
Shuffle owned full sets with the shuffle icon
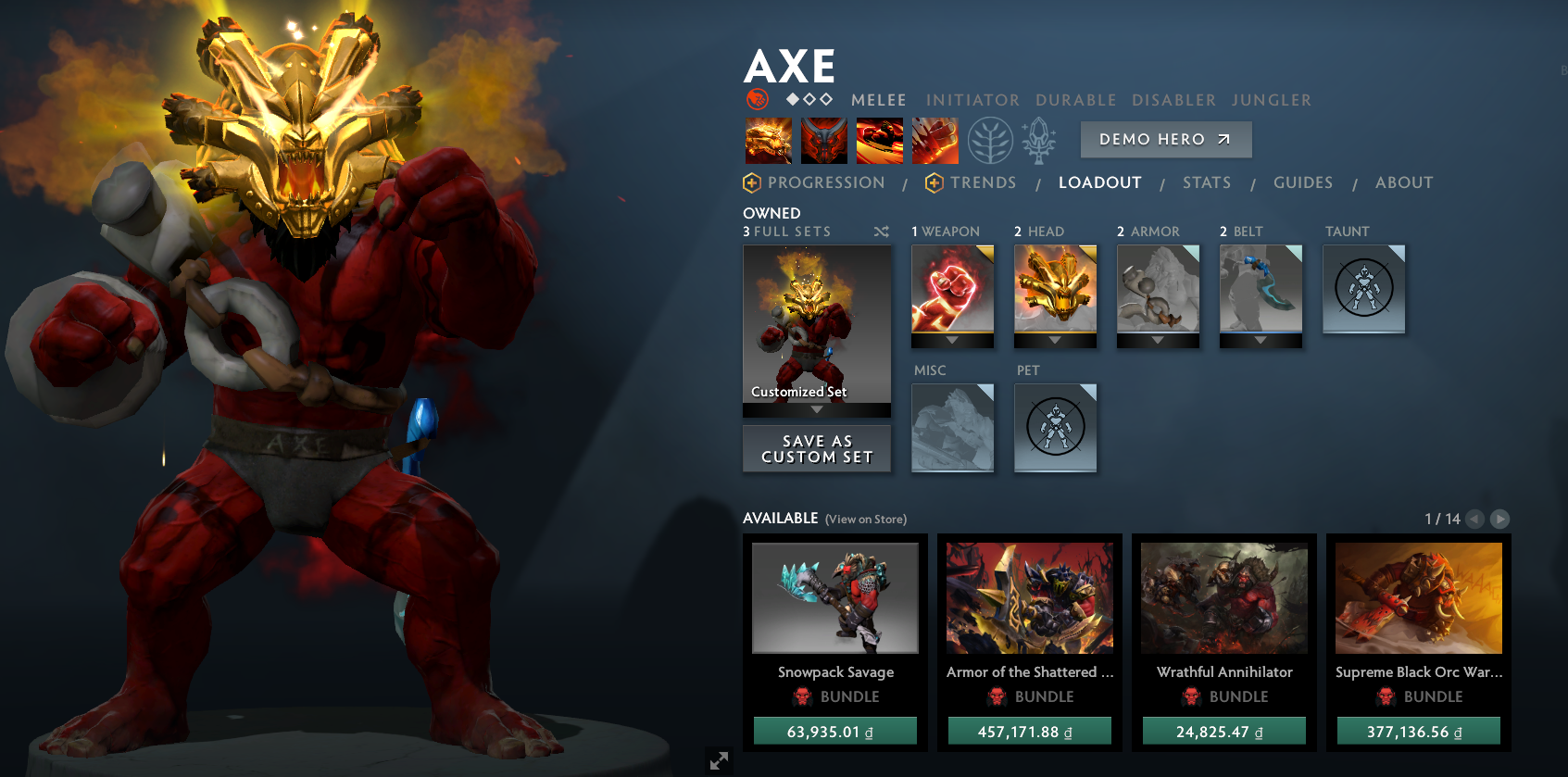tap(881, 232)
